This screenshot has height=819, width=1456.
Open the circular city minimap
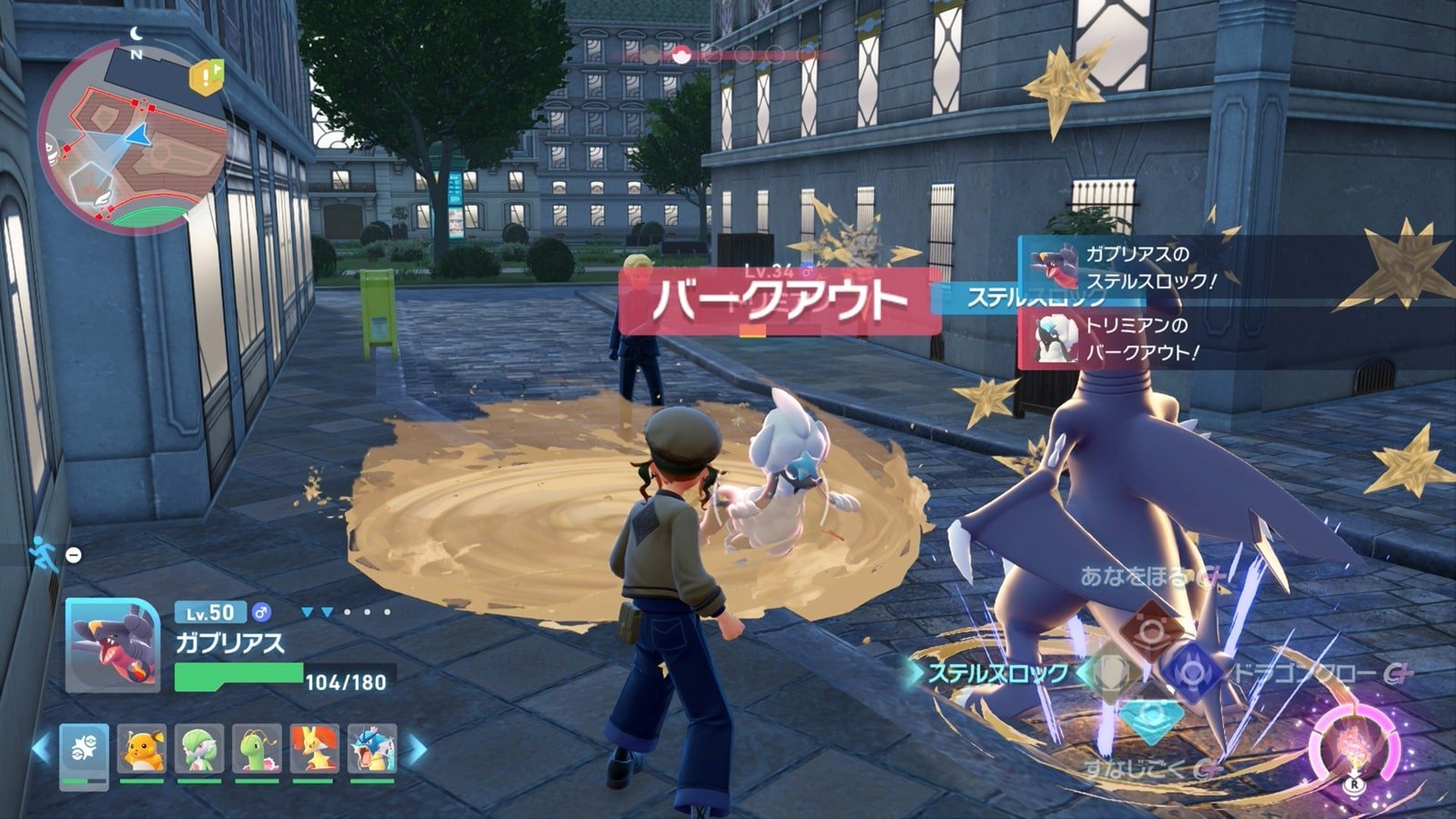click(x=133, y=136)
